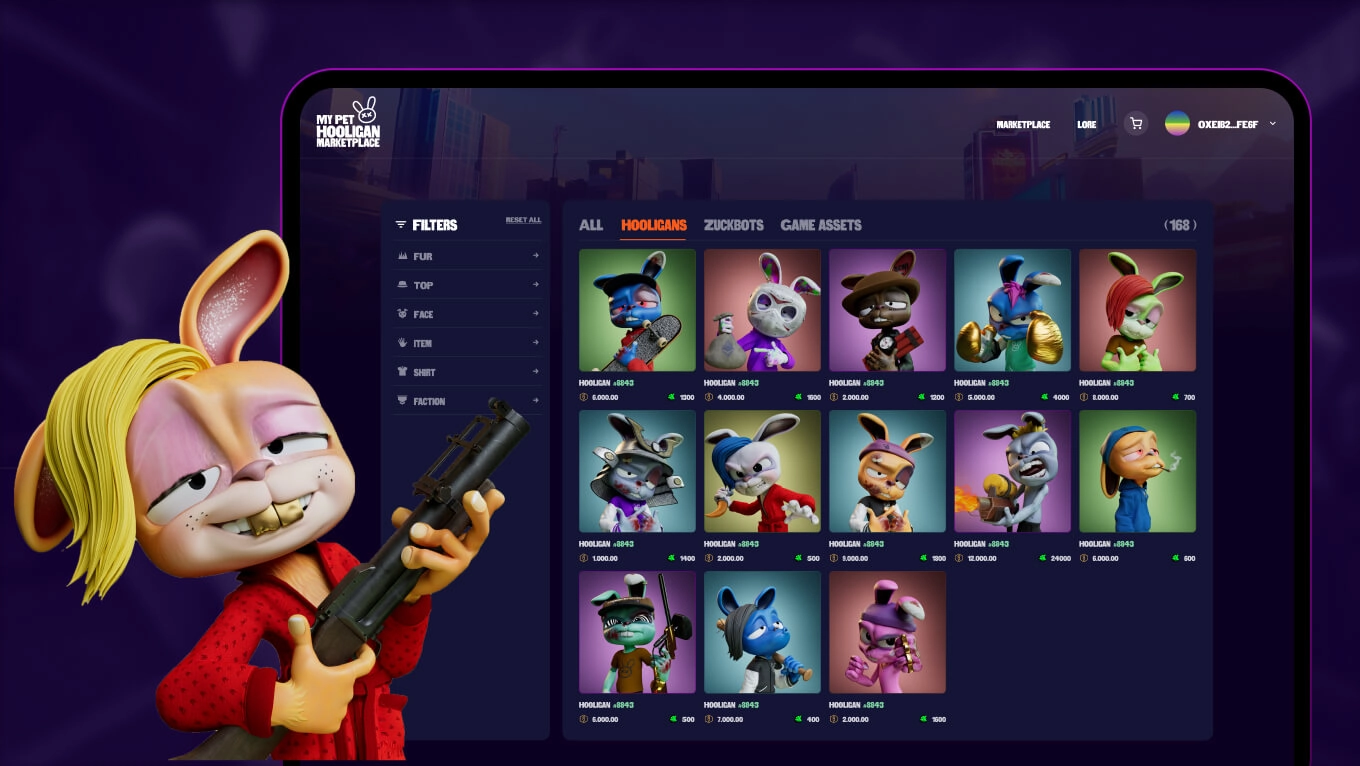Select the smoking hooligan in blue hoodie
The width and height of the screenshot is (1360, 766).
pyautogui.click(x=1137, y=471)
